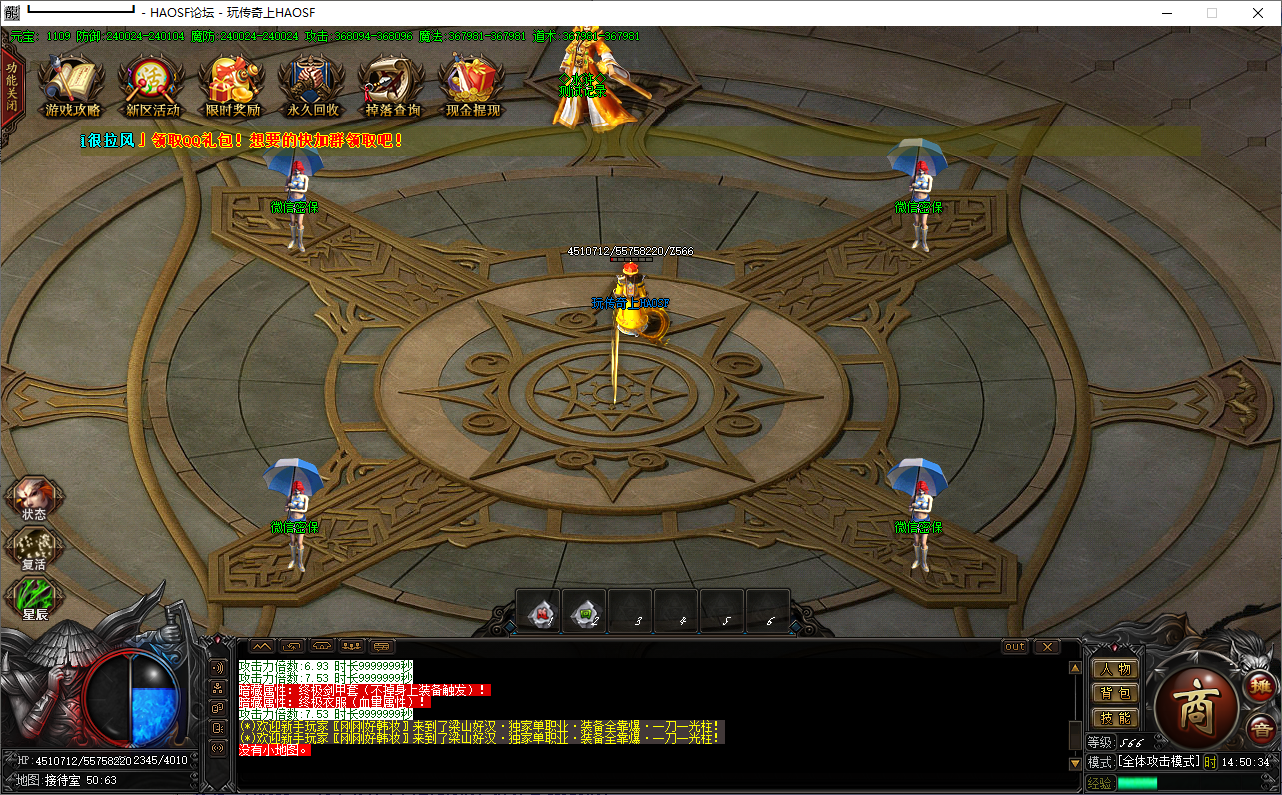Select the 复活 revive icon

[x=34, y=549]
